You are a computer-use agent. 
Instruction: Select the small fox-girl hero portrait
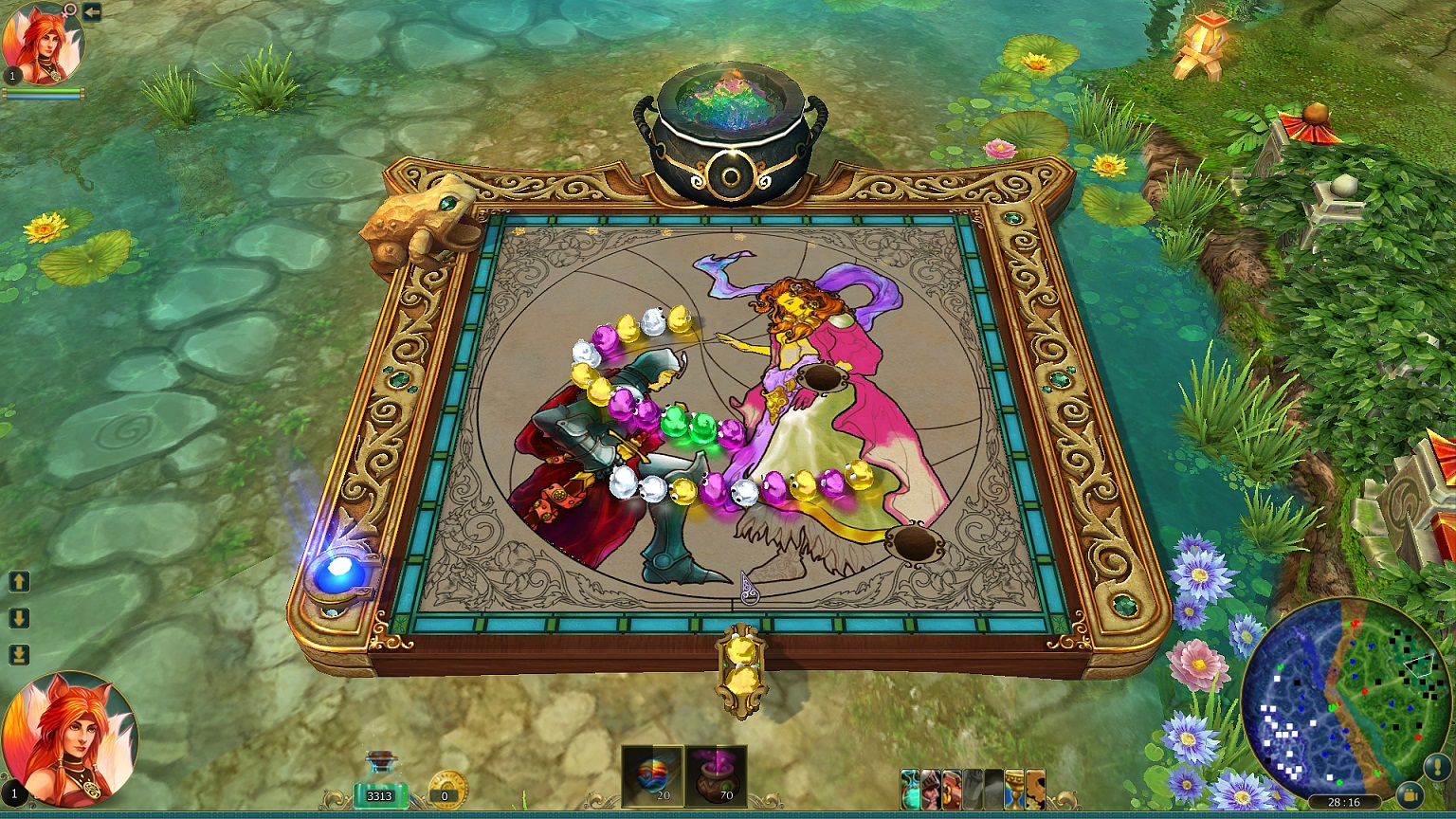point(43,44)
